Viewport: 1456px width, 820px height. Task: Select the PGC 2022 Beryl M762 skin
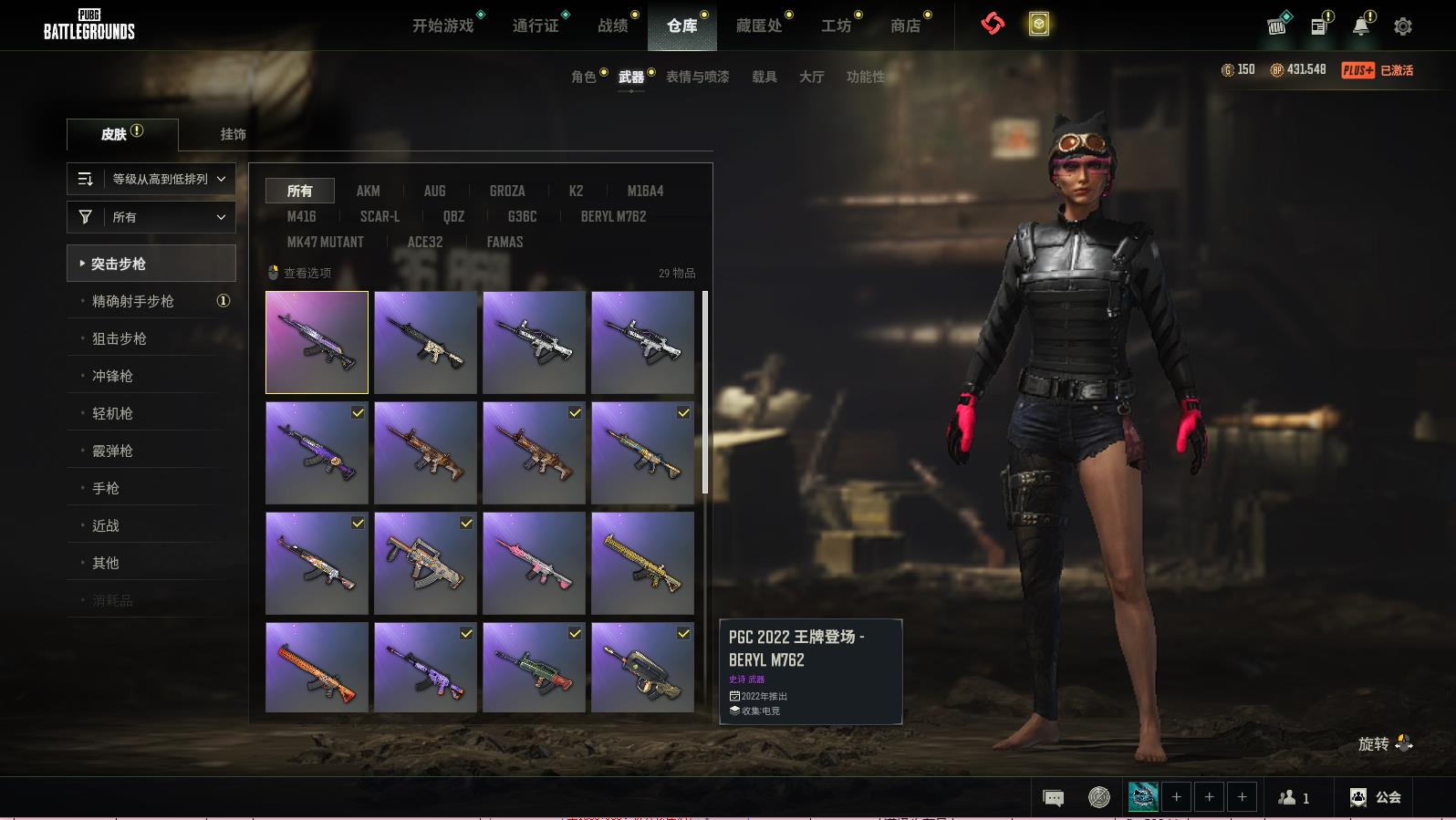pos(317,342)
